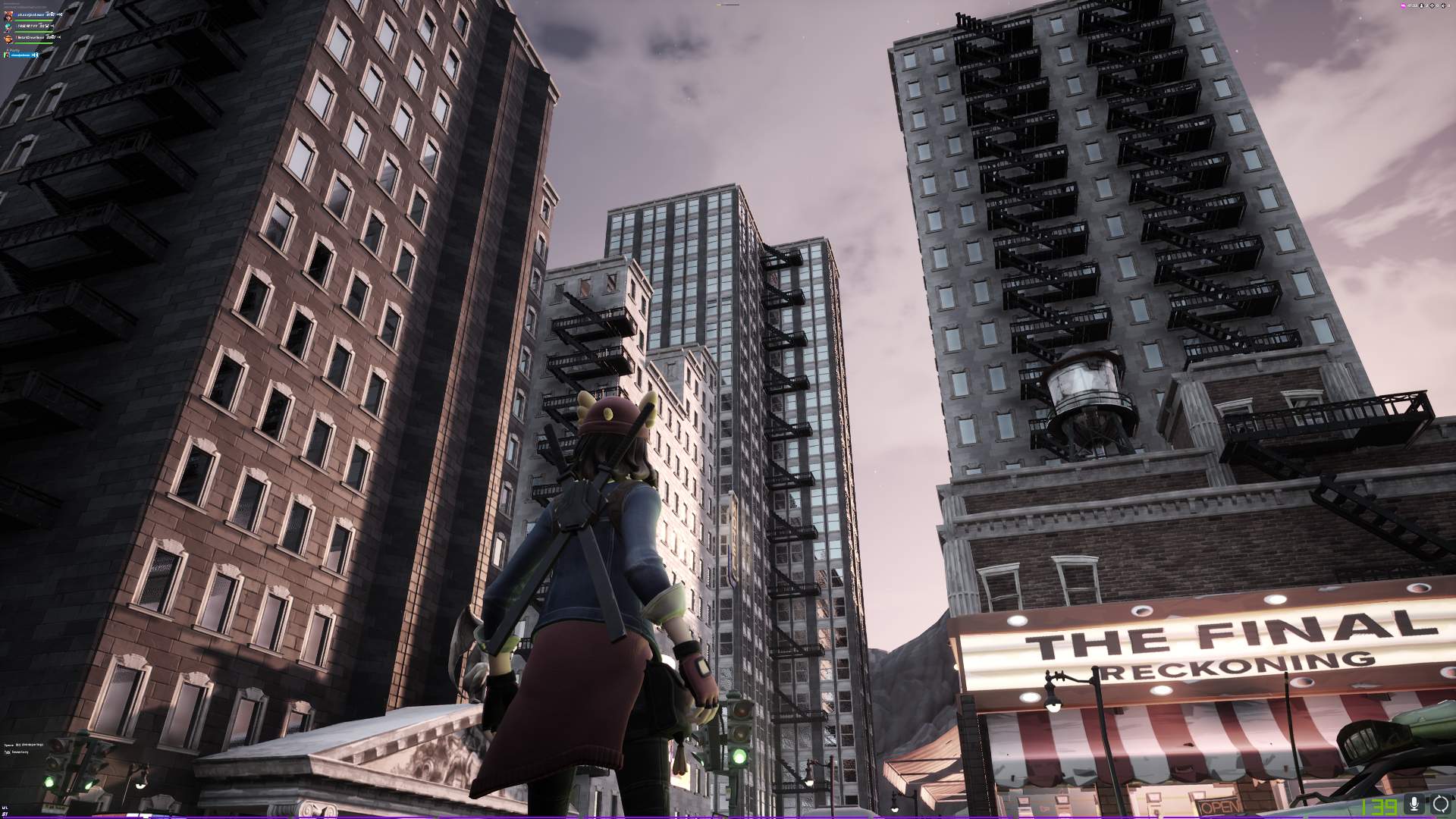This screenshot has height=819, width=1456.
Task: Click the microphone icon in the bottom-right HUD
Action: (x=1414, y=805)
